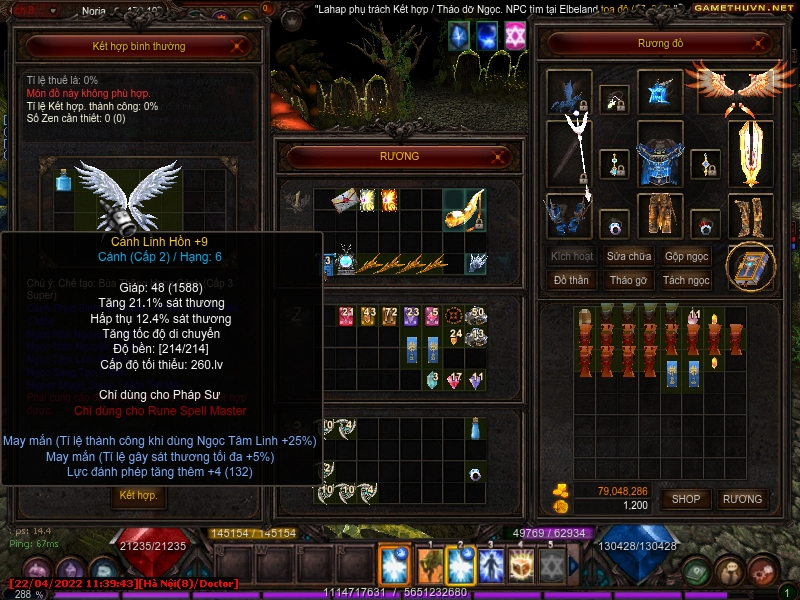Click the Tháo gỡ button
This screenshot has width=800, height=600.
point(630,280)
